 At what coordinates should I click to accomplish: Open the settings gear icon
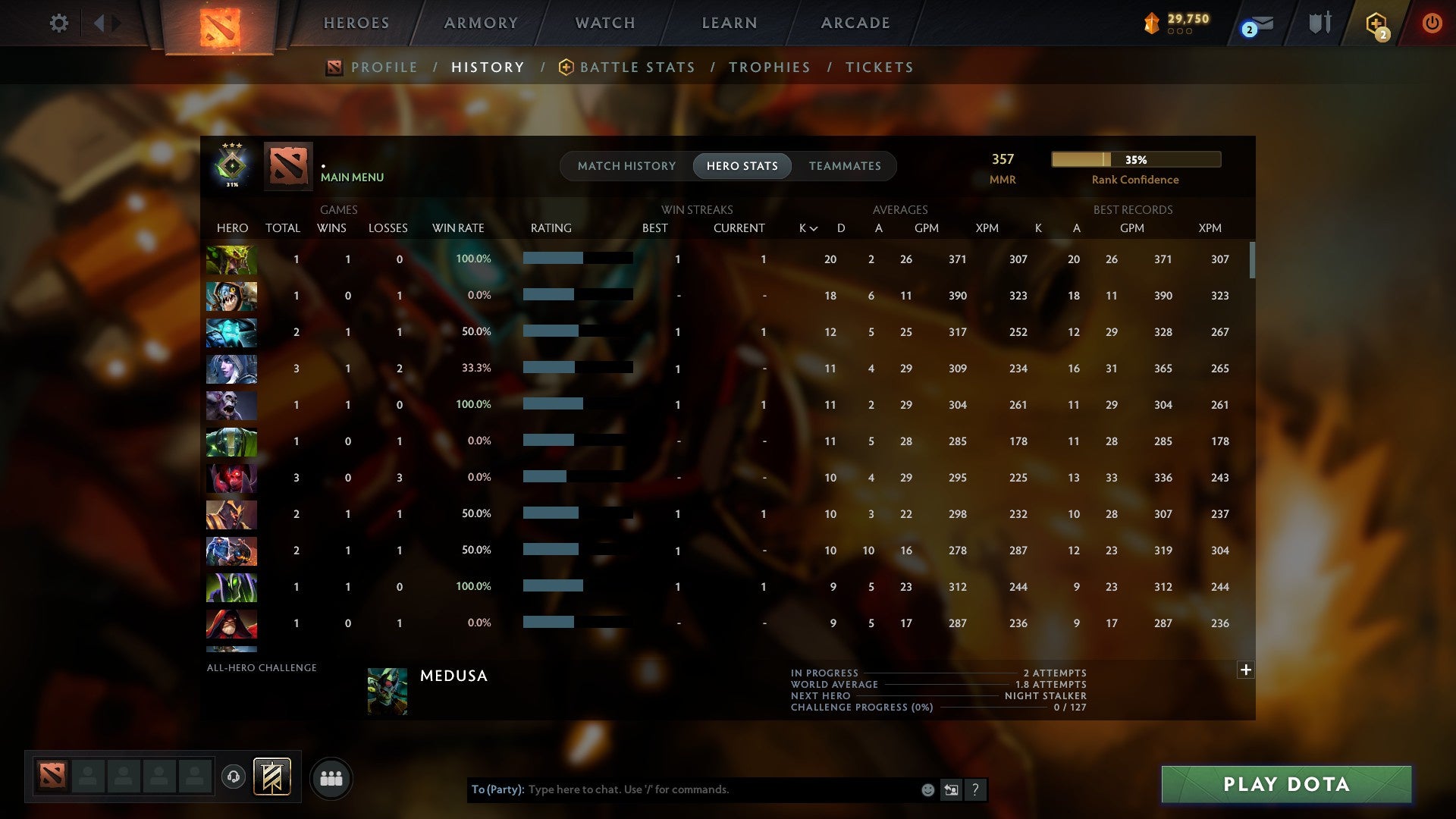click(59, 23)
